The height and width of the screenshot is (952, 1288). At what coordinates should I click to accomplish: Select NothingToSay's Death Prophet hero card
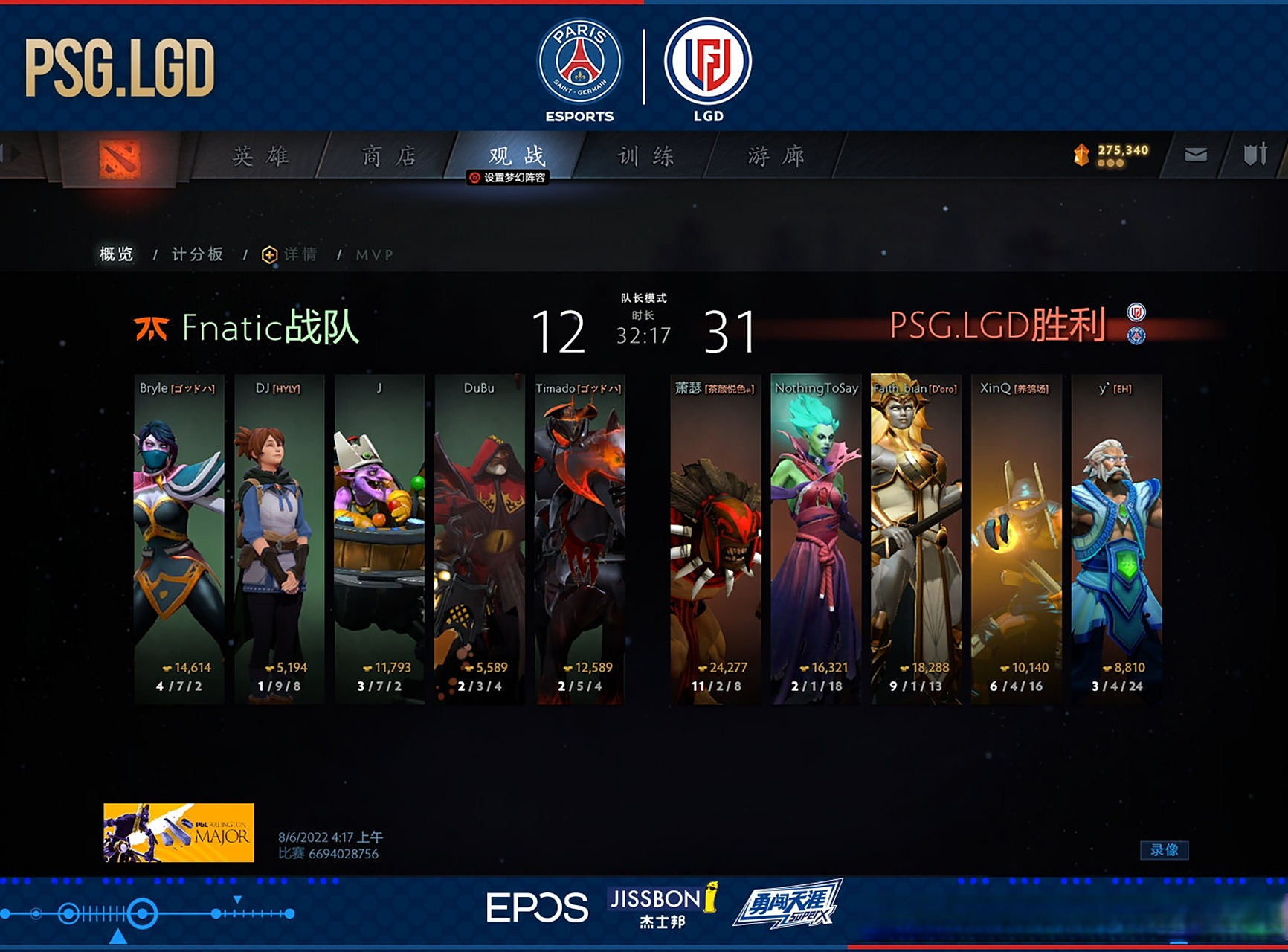click(817, 538)
